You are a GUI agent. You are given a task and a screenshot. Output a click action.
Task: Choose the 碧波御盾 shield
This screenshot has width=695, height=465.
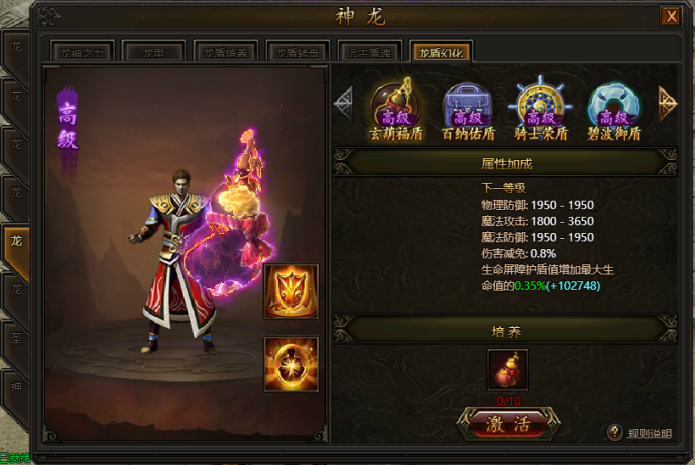tap(612, 109)
